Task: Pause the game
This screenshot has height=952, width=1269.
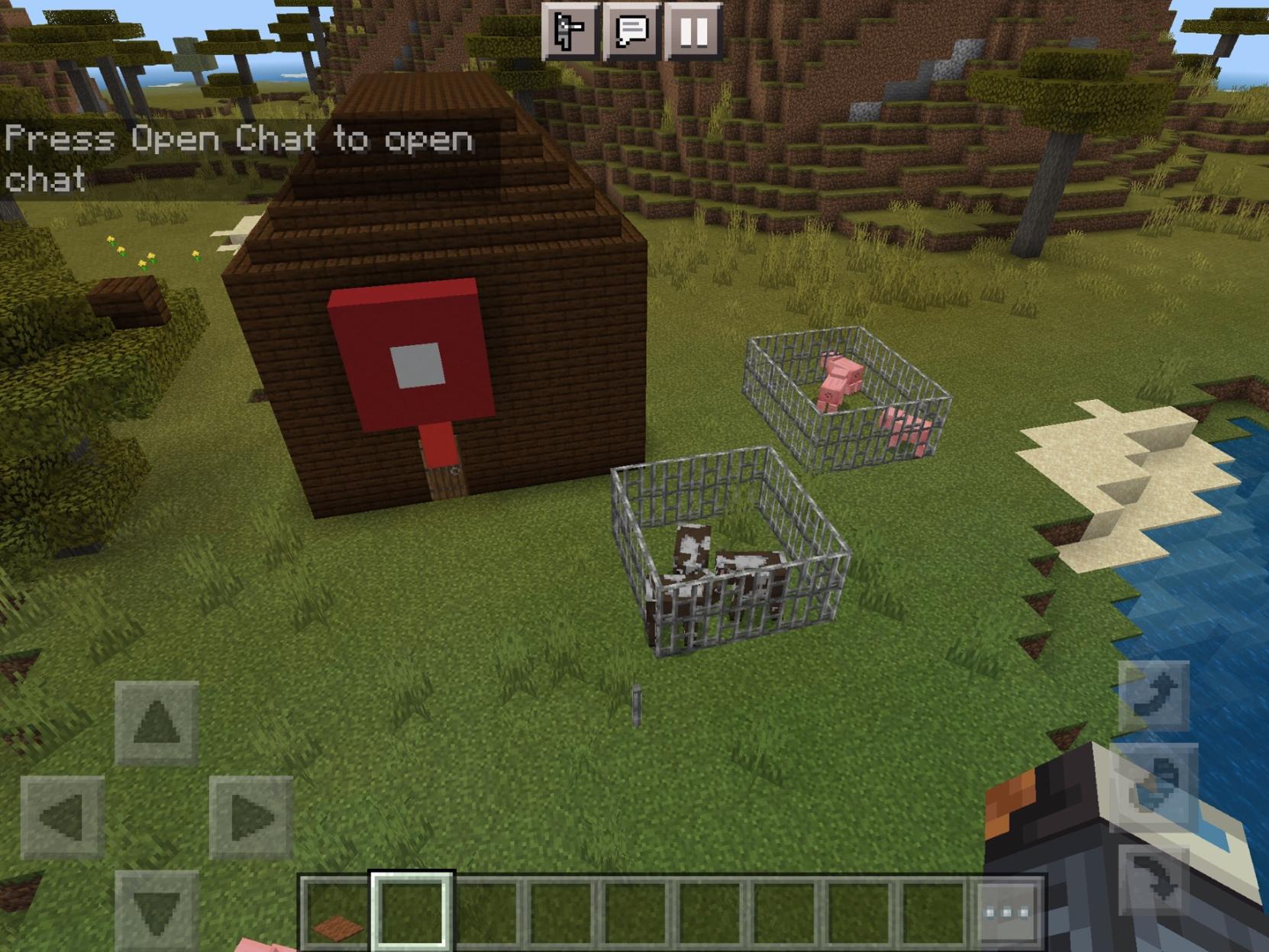Action: point(693,31)
